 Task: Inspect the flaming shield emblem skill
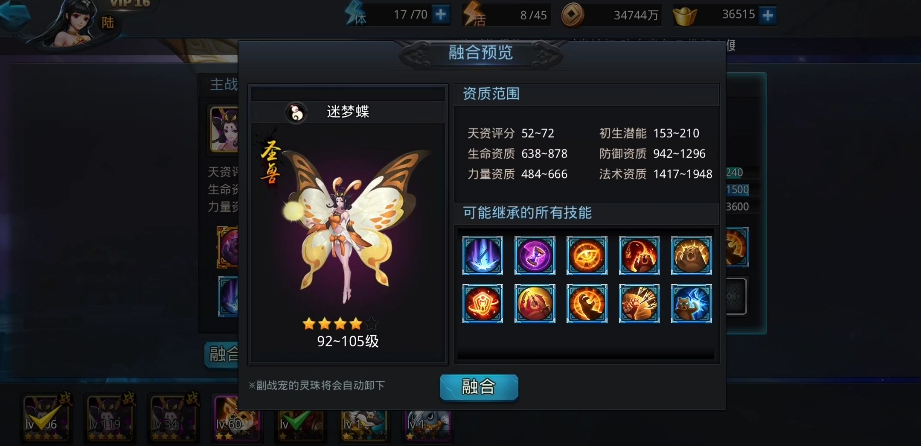click(x=483, y=302)
